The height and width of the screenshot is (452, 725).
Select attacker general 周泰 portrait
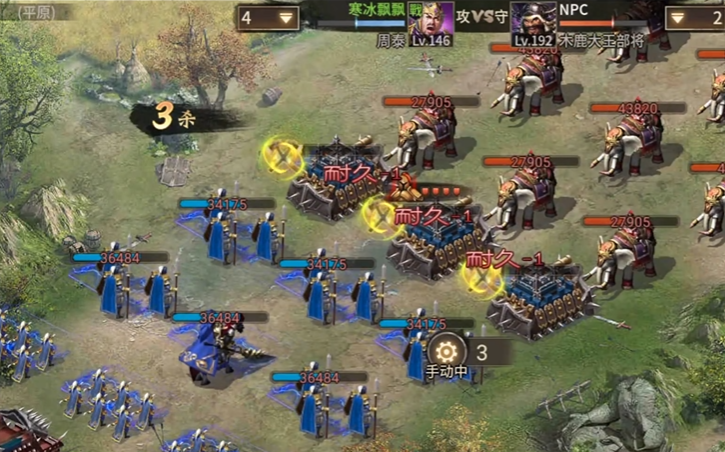431,20
